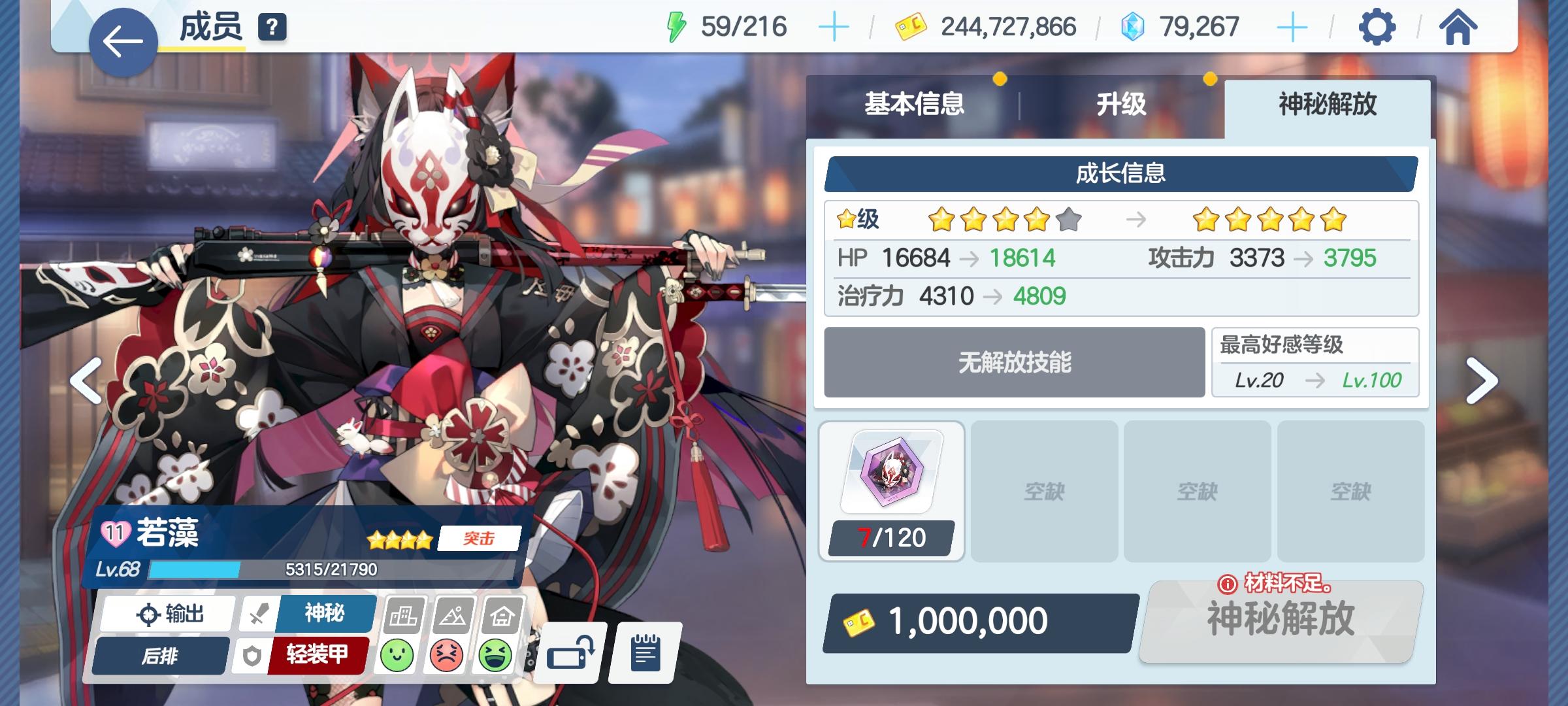Switch to the 基本信息 tab

tap(915, 103)
